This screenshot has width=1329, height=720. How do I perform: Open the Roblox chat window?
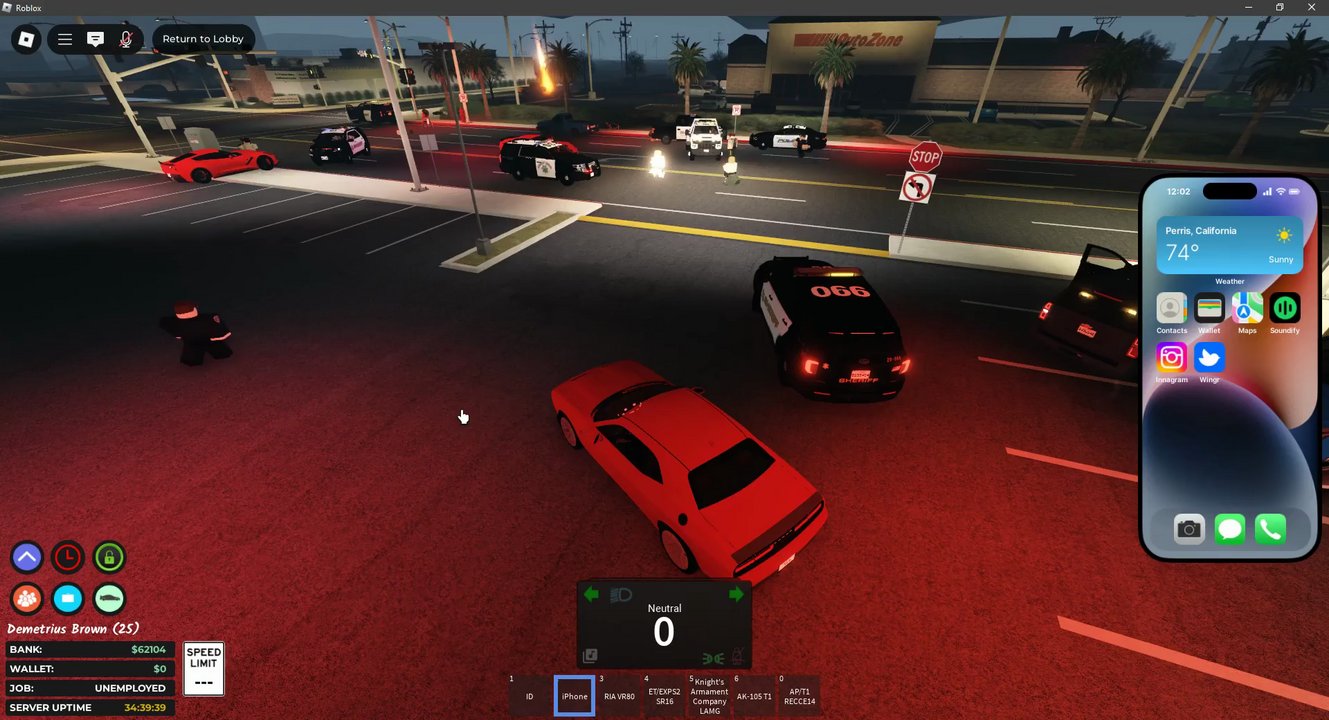tap(95, 39)
